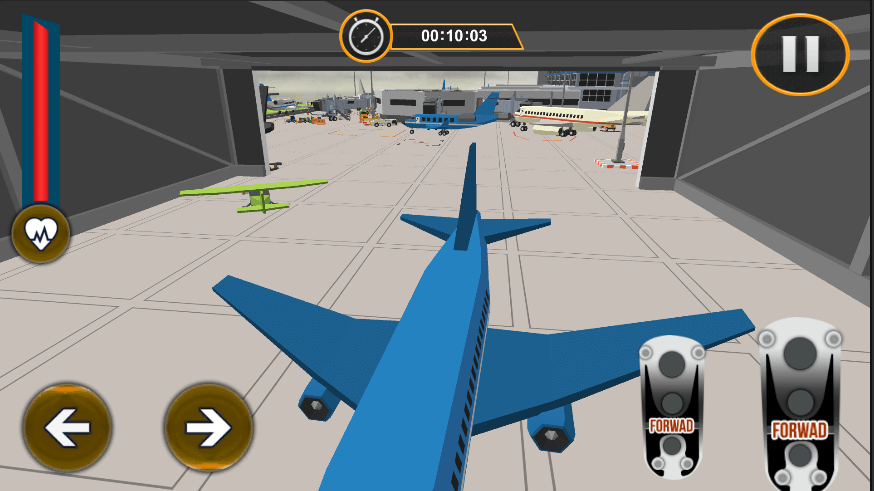Tap the smaller FORWAD pedal
874x491 pixels.
tap(672, 407)
